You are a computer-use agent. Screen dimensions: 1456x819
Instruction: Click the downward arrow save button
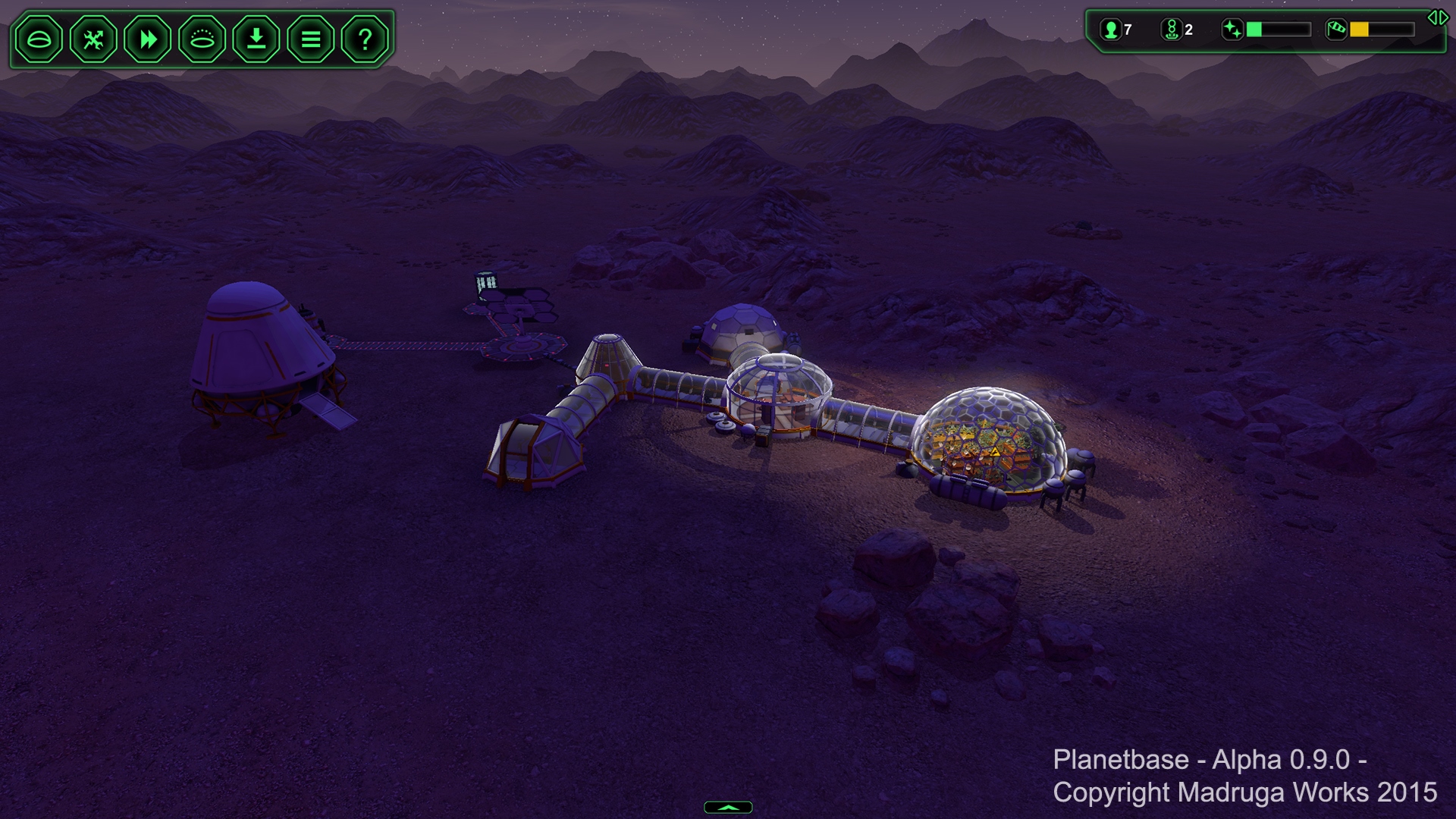point(257,39)
